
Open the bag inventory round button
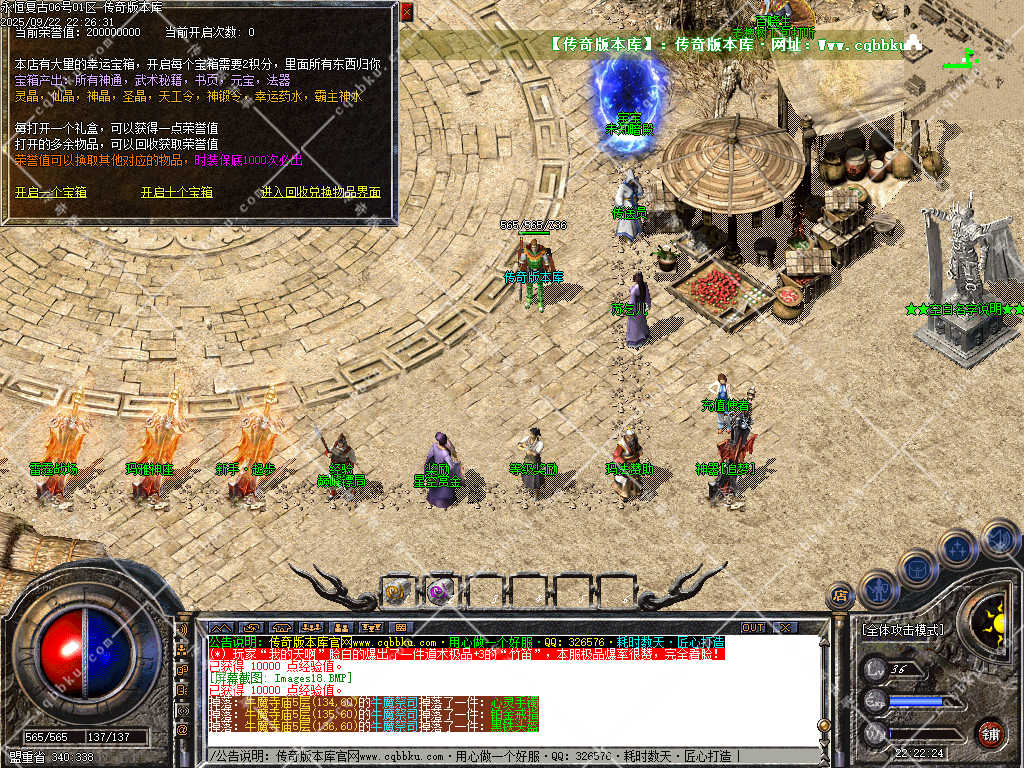(x=917, y=567)
